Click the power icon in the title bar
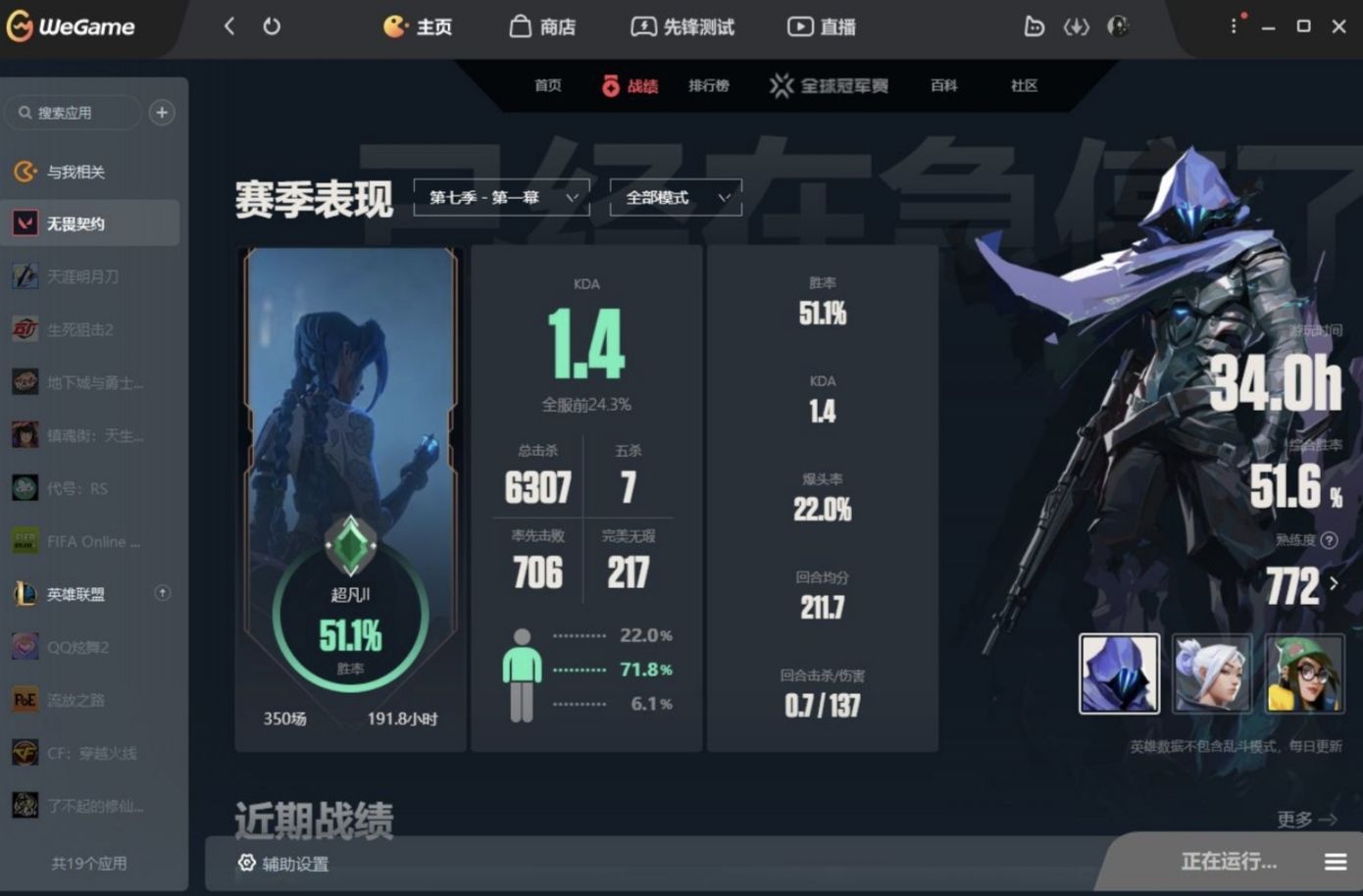Viewport: 1363px width, 896px height. point(272,26)
